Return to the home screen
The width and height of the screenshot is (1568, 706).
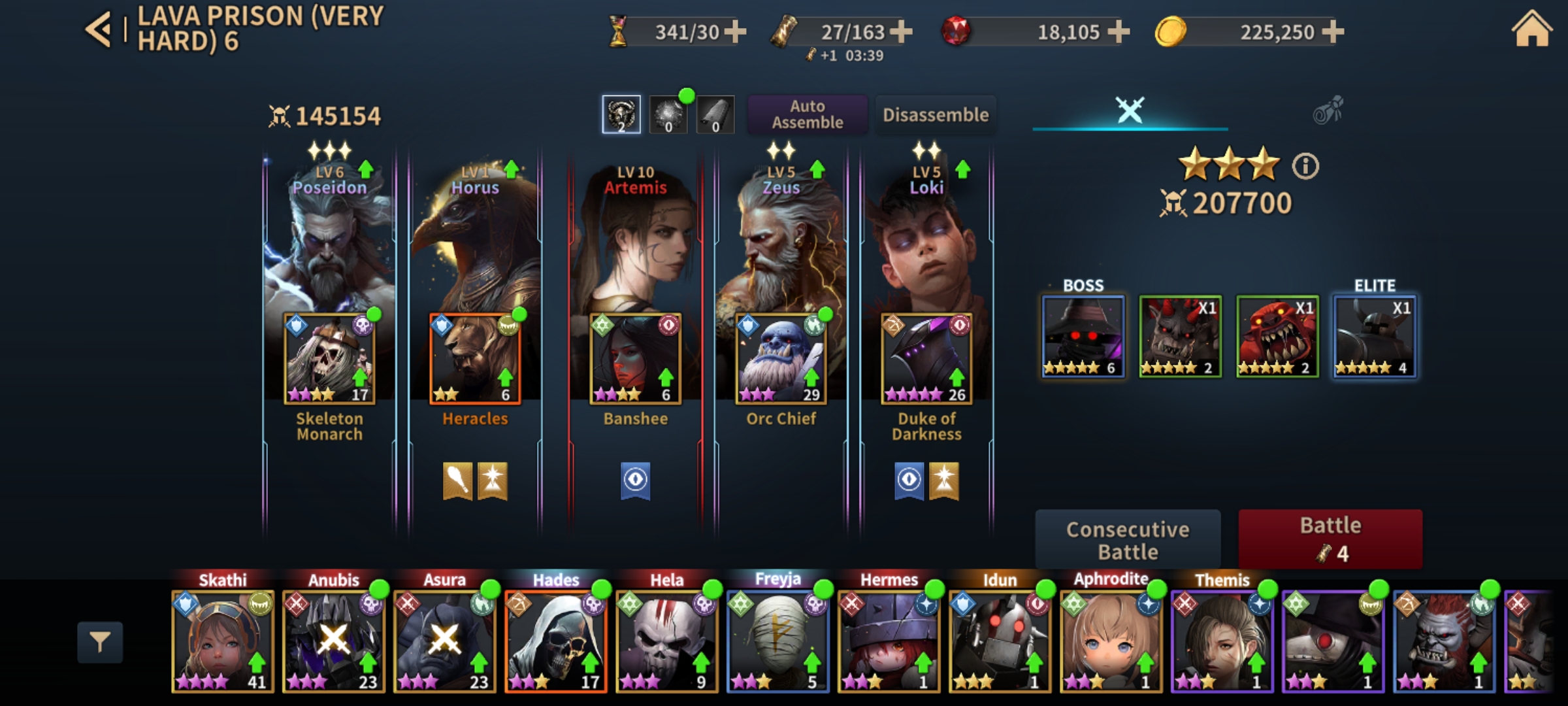click(1531, 30)
